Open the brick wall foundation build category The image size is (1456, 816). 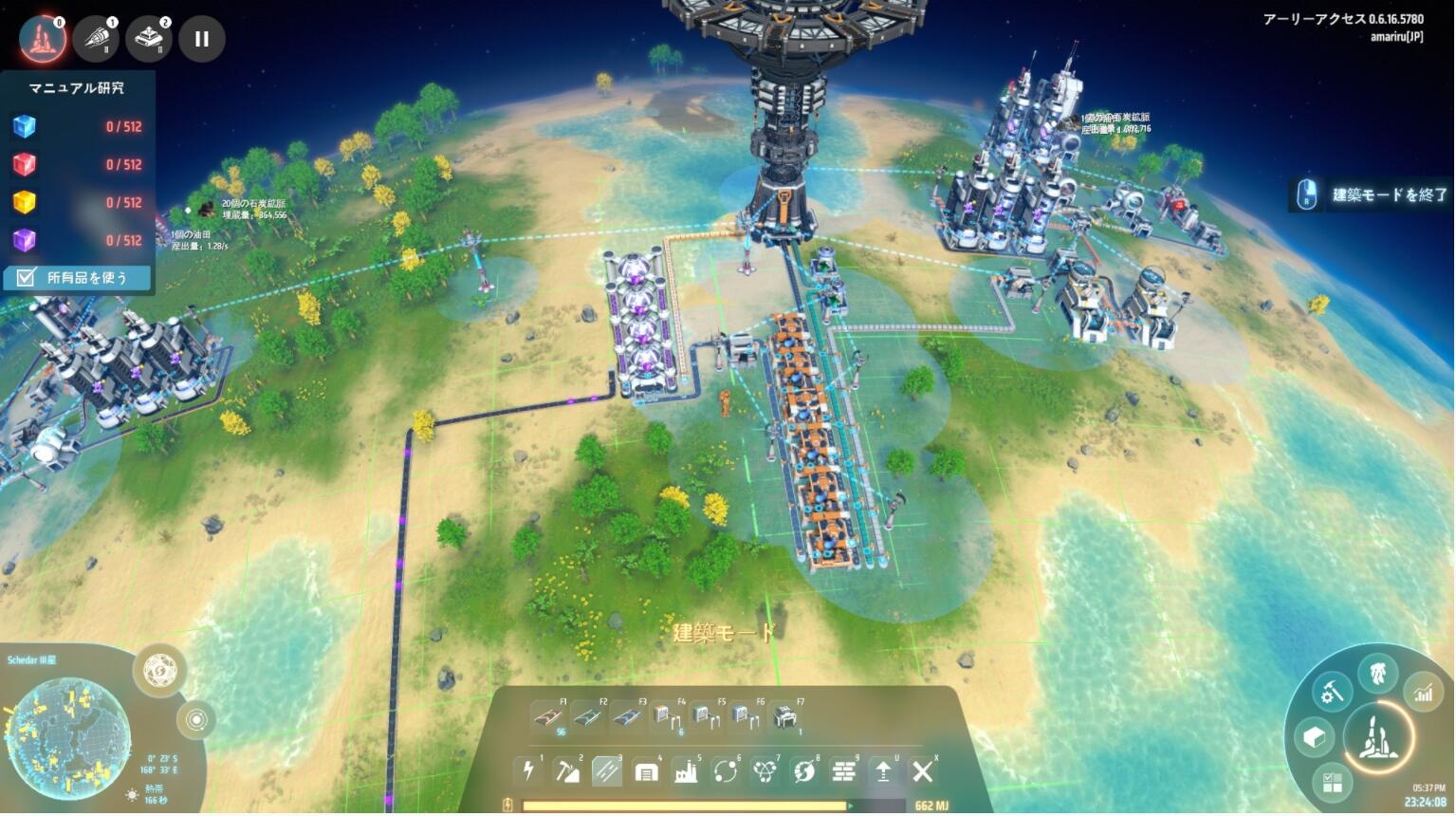pos(843,771)
